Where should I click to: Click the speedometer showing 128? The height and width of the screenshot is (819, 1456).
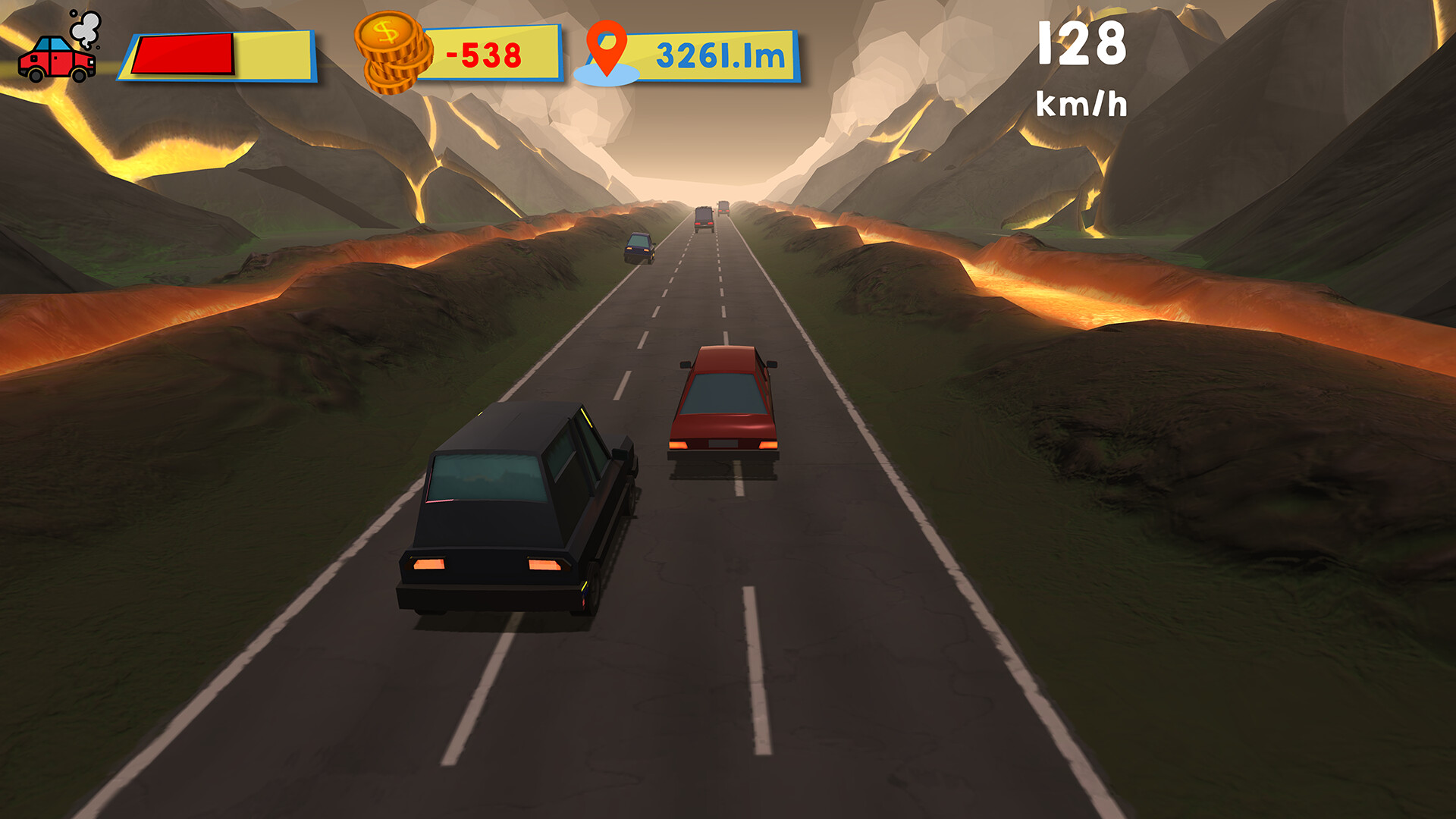pos(1083,45)
